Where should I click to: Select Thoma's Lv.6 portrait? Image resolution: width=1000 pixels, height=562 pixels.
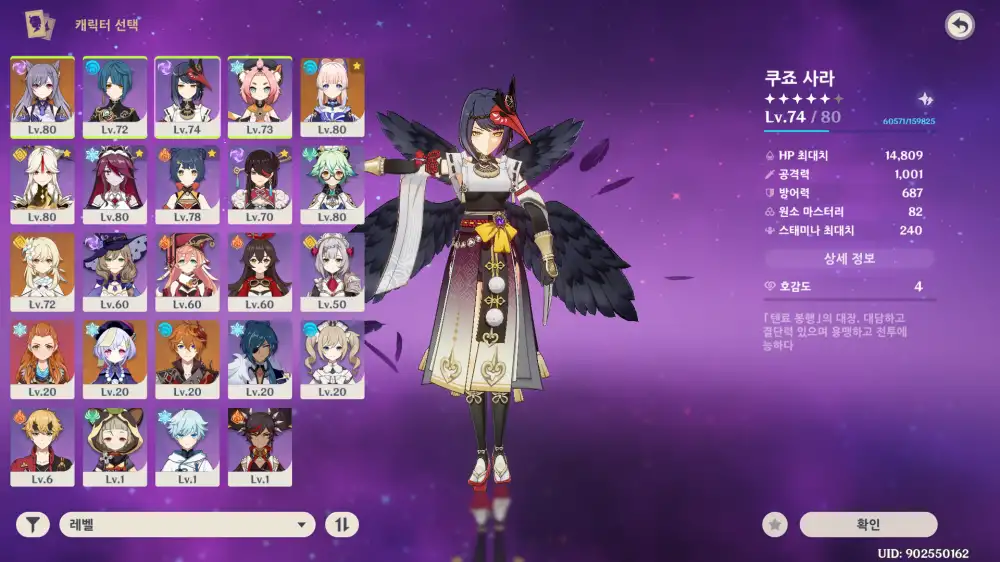coord(42,445)
